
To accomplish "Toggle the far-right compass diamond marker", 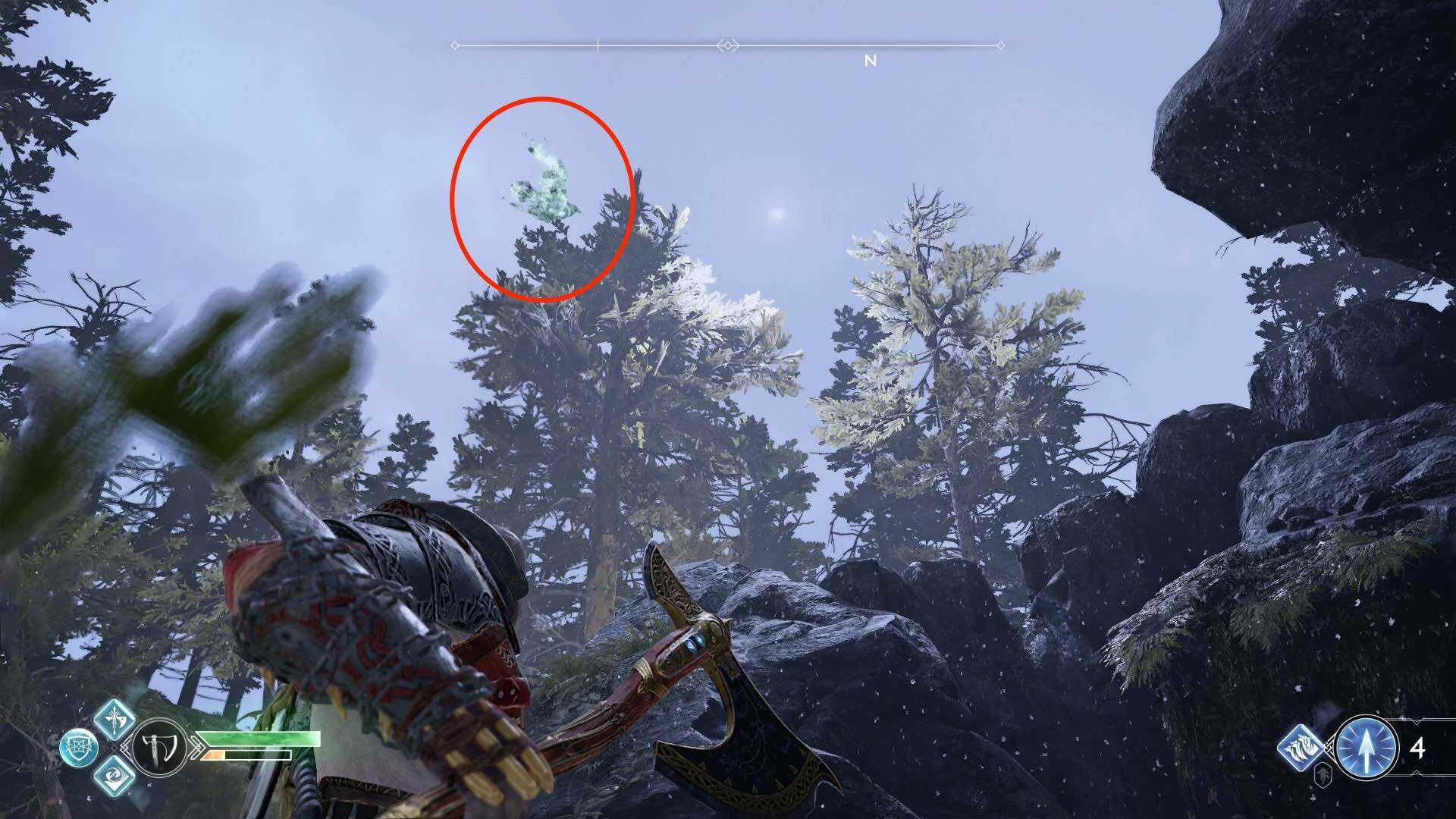I will pos(1001,45).
